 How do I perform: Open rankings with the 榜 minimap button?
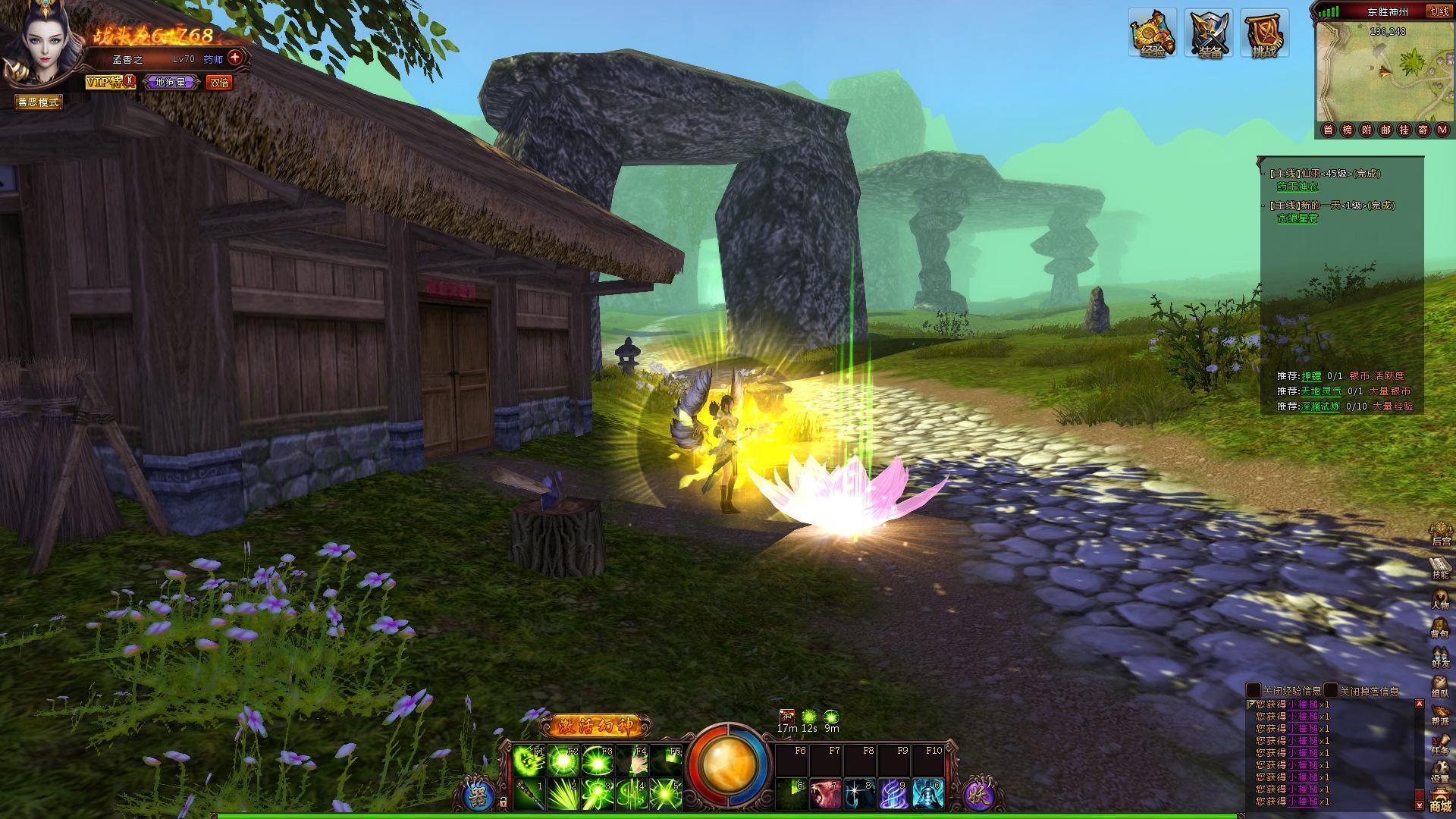tap(1348, 130)
